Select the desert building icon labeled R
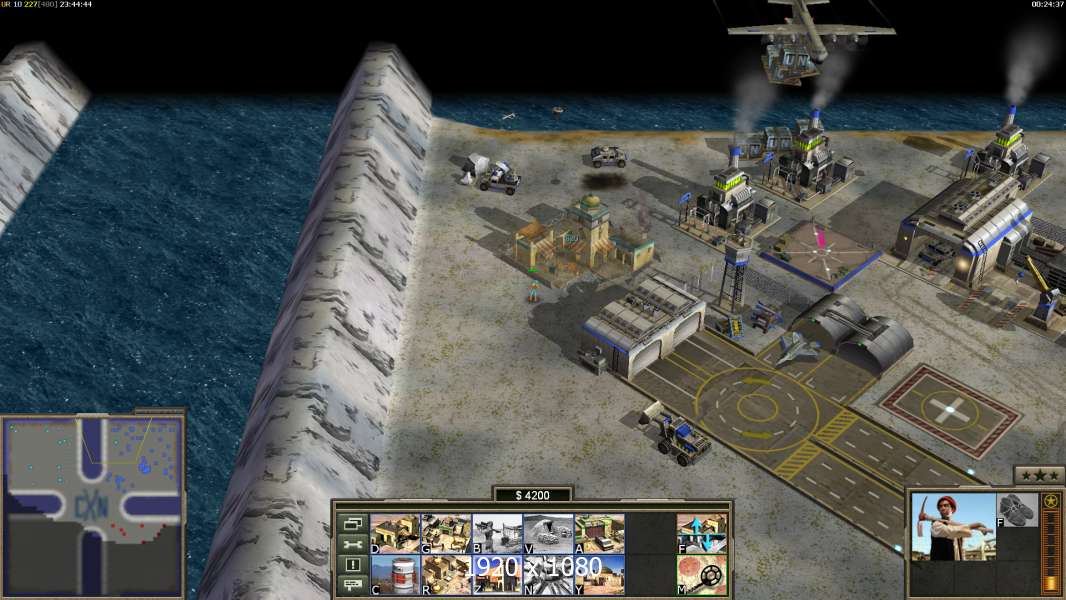 click(x=446, y=574)
